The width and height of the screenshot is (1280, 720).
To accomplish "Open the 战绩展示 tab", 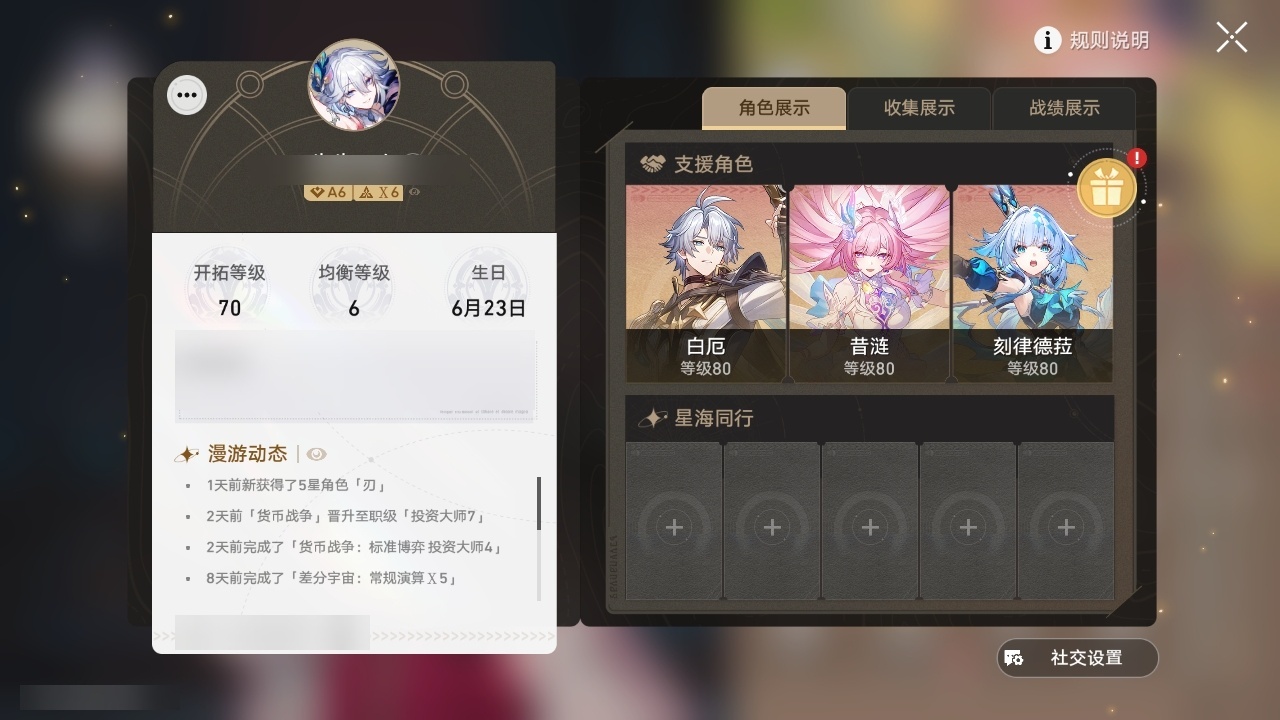I will click(1064, 108).
